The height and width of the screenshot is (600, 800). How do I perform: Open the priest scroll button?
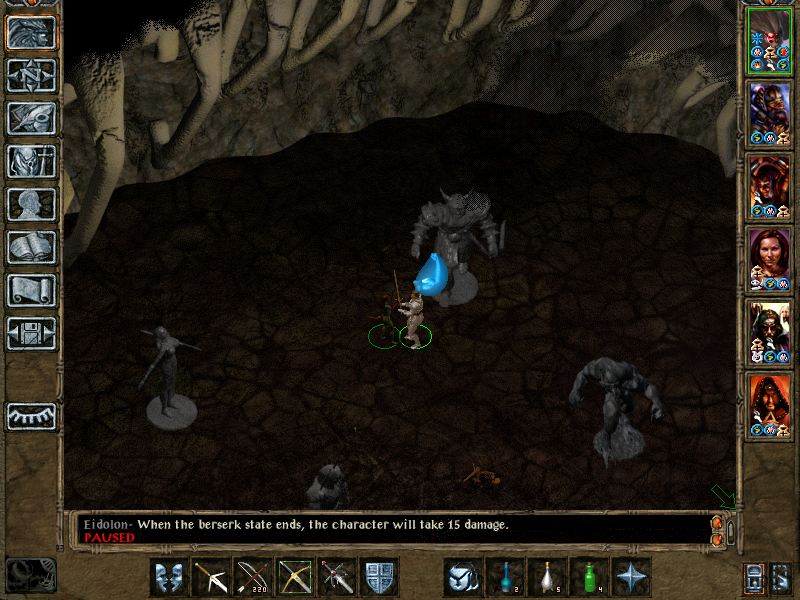[x=31, y=289]
